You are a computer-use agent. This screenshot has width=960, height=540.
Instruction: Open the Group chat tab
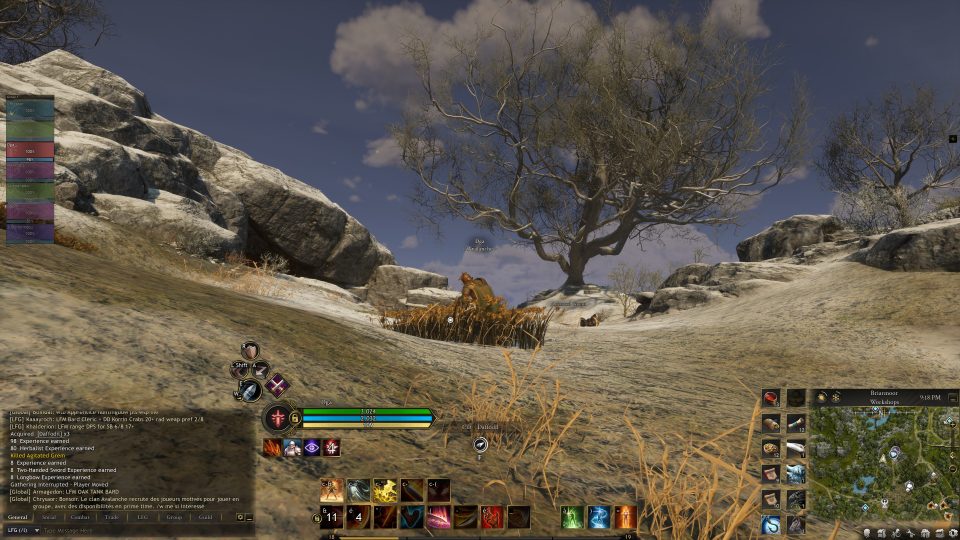174,517
